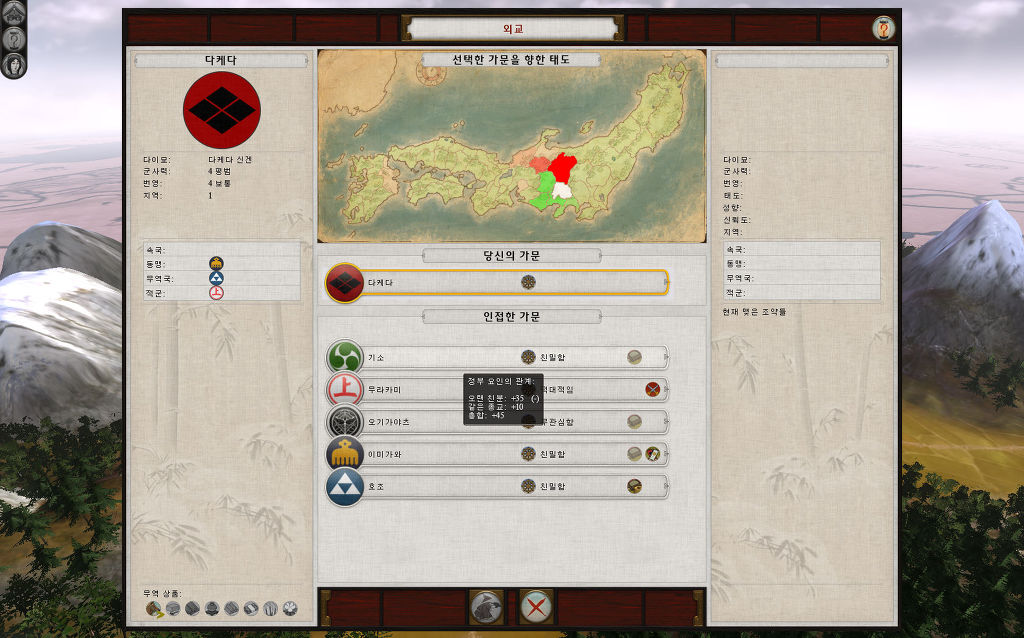Viewport: 1024px width, 638px height.
Task: Open help with the question mark scroll button
Action: click(883, 28)
